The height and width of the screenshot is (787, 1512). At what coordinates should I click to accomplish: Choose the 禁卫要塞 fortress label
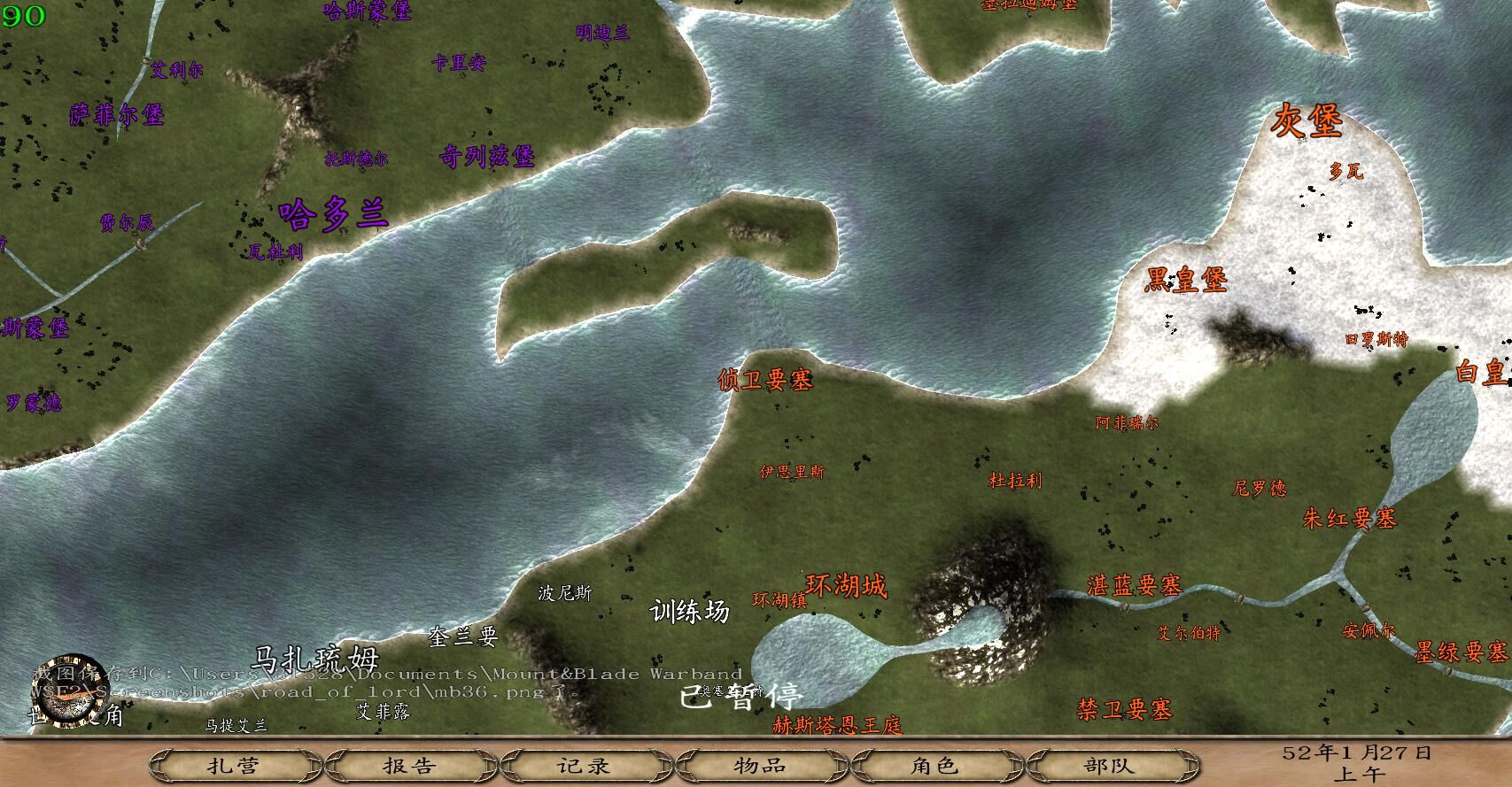click(1125, 709)
